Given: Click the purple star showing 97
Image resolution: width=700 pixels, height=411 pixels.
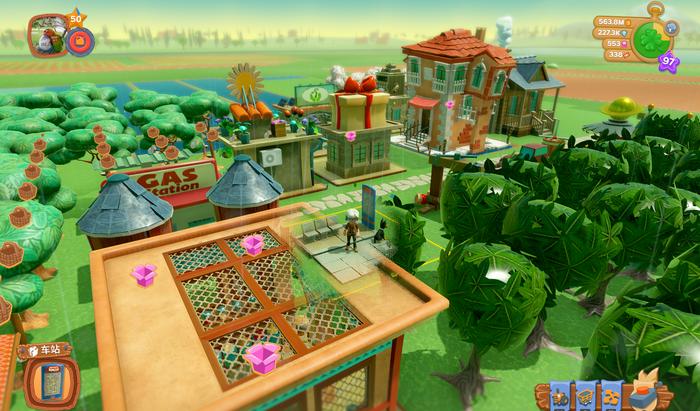Looking at the screenshot, I should click(x=670, y=62).
